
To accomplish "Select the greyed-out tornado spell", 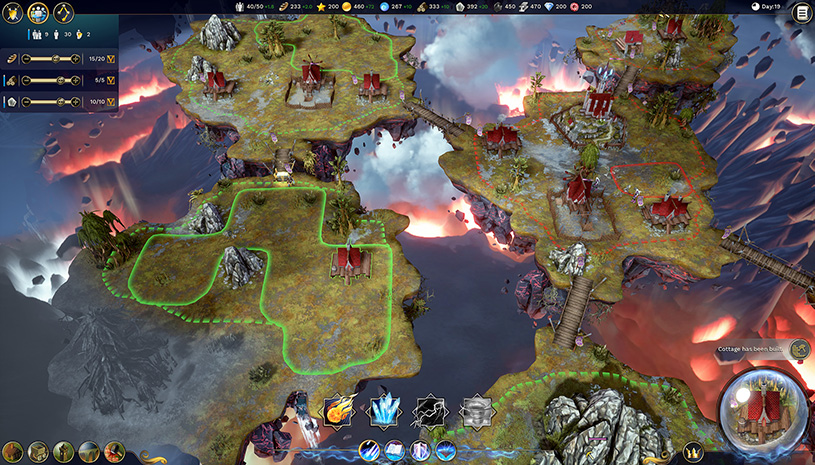I will click(x=475, y=410).
